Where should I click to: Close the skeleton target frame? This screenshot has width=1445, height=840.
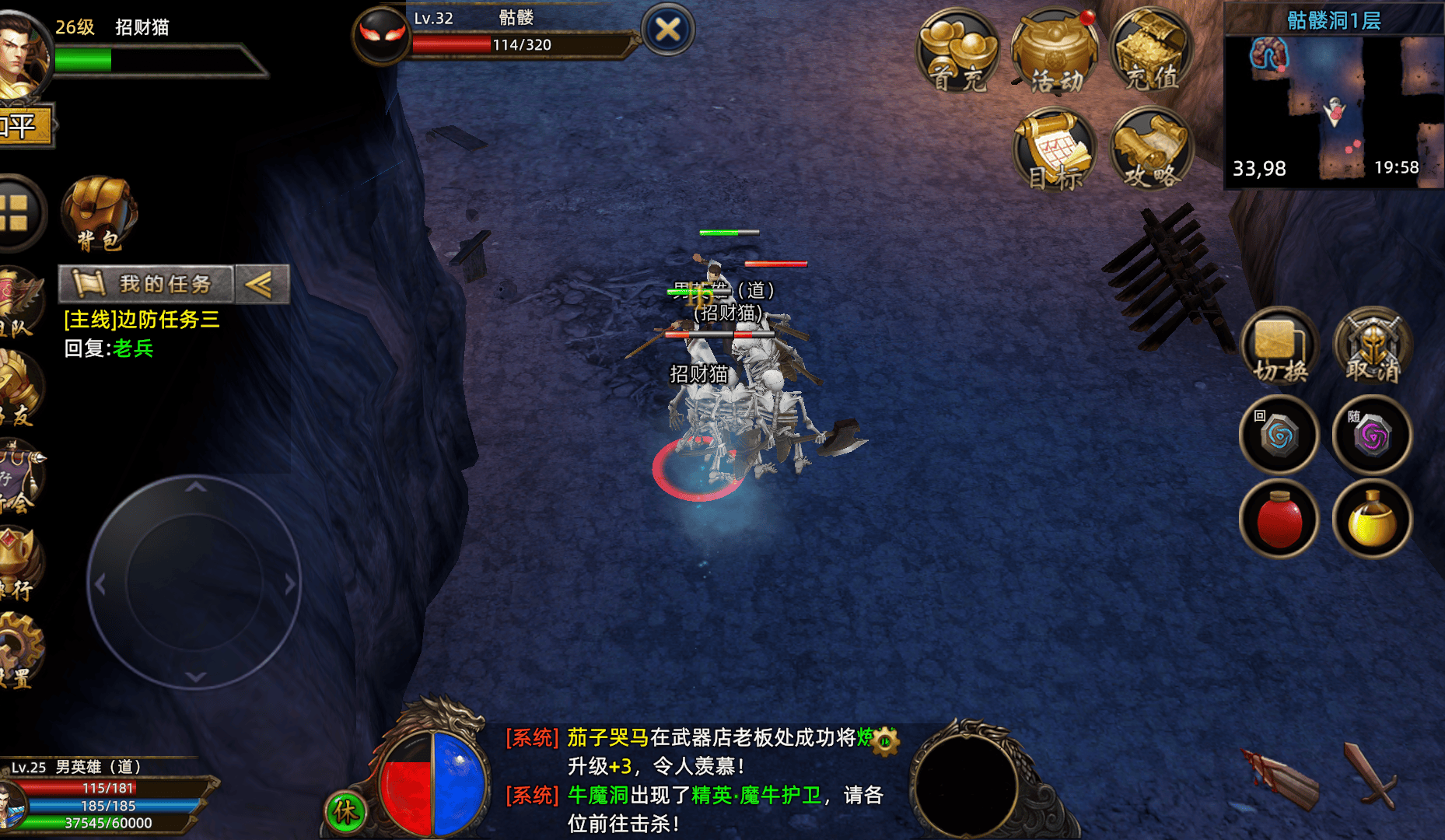(x=667, y=30)
